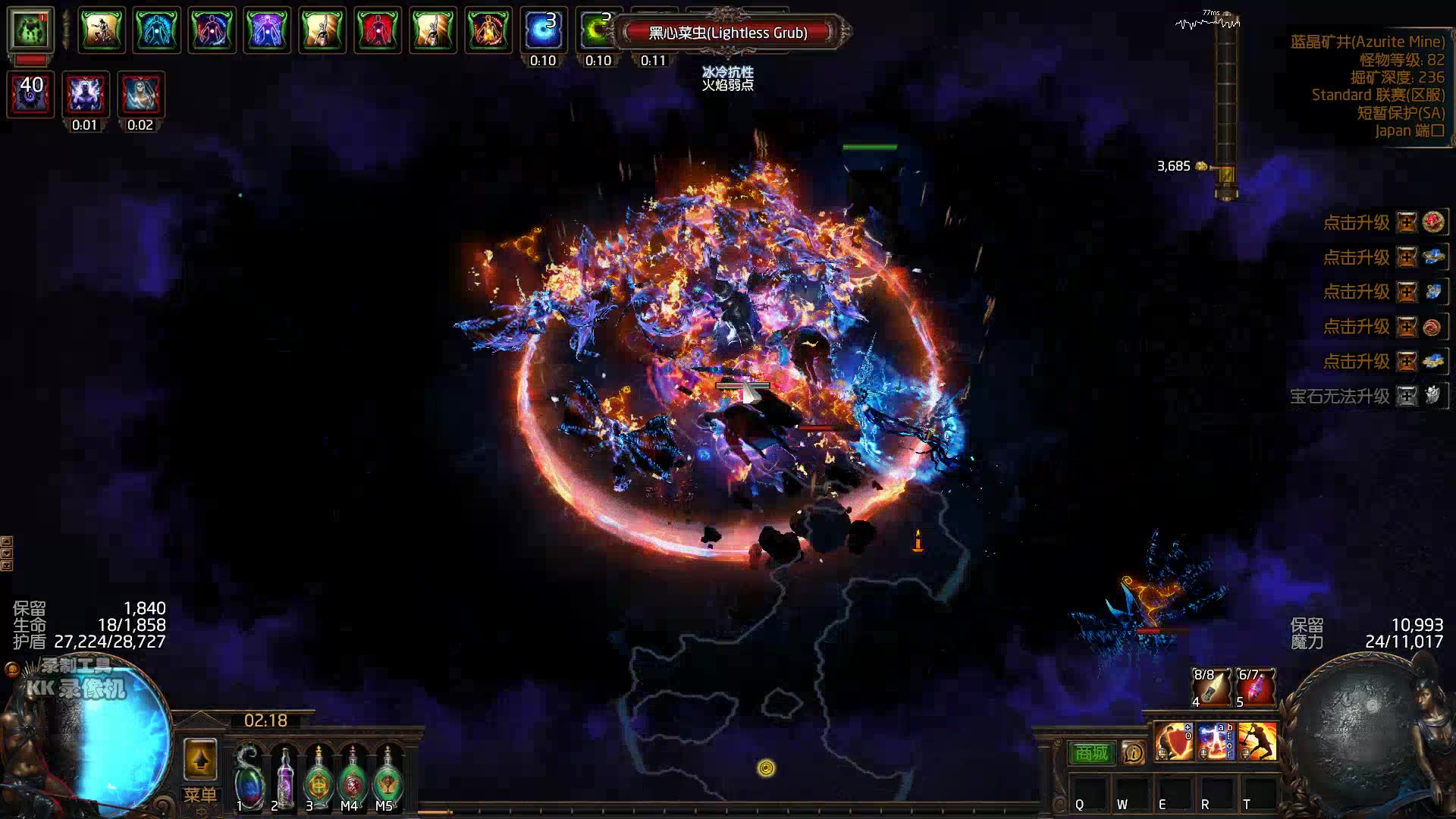The image size is (1456, 819).
Task: Click the buff icon showing 40 stacks
Action: (x=30, y=94)
